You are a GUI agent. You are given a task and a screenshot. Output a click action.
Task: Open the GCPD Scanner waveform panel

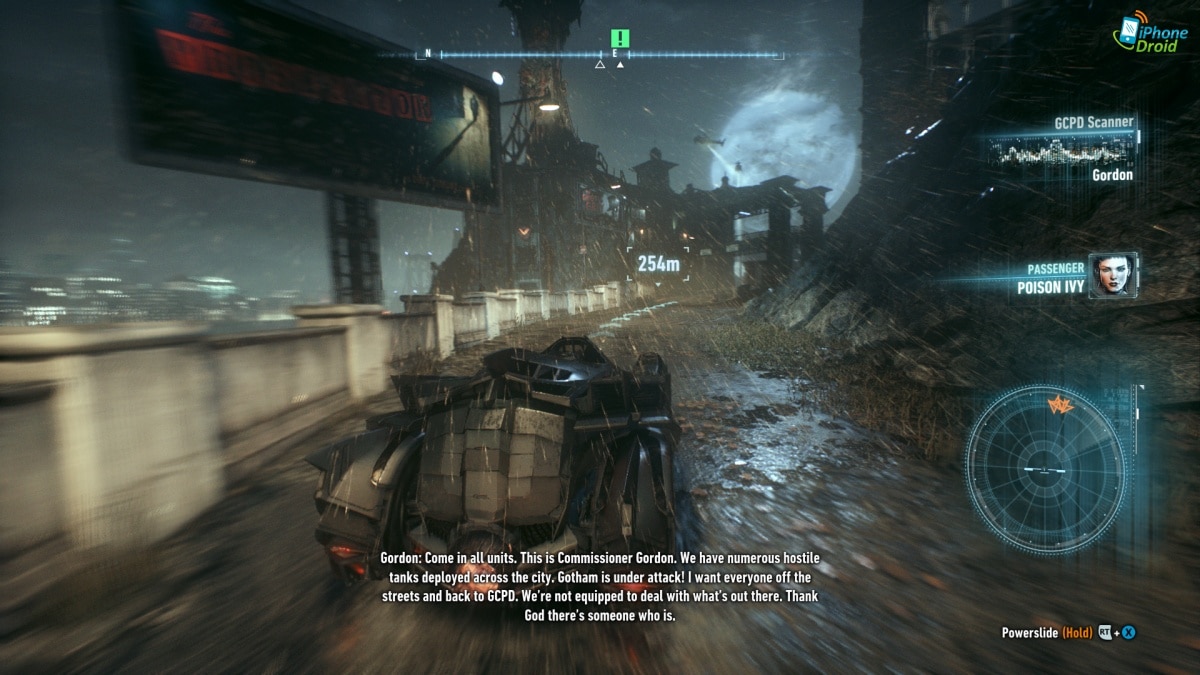click(1060, 152)
